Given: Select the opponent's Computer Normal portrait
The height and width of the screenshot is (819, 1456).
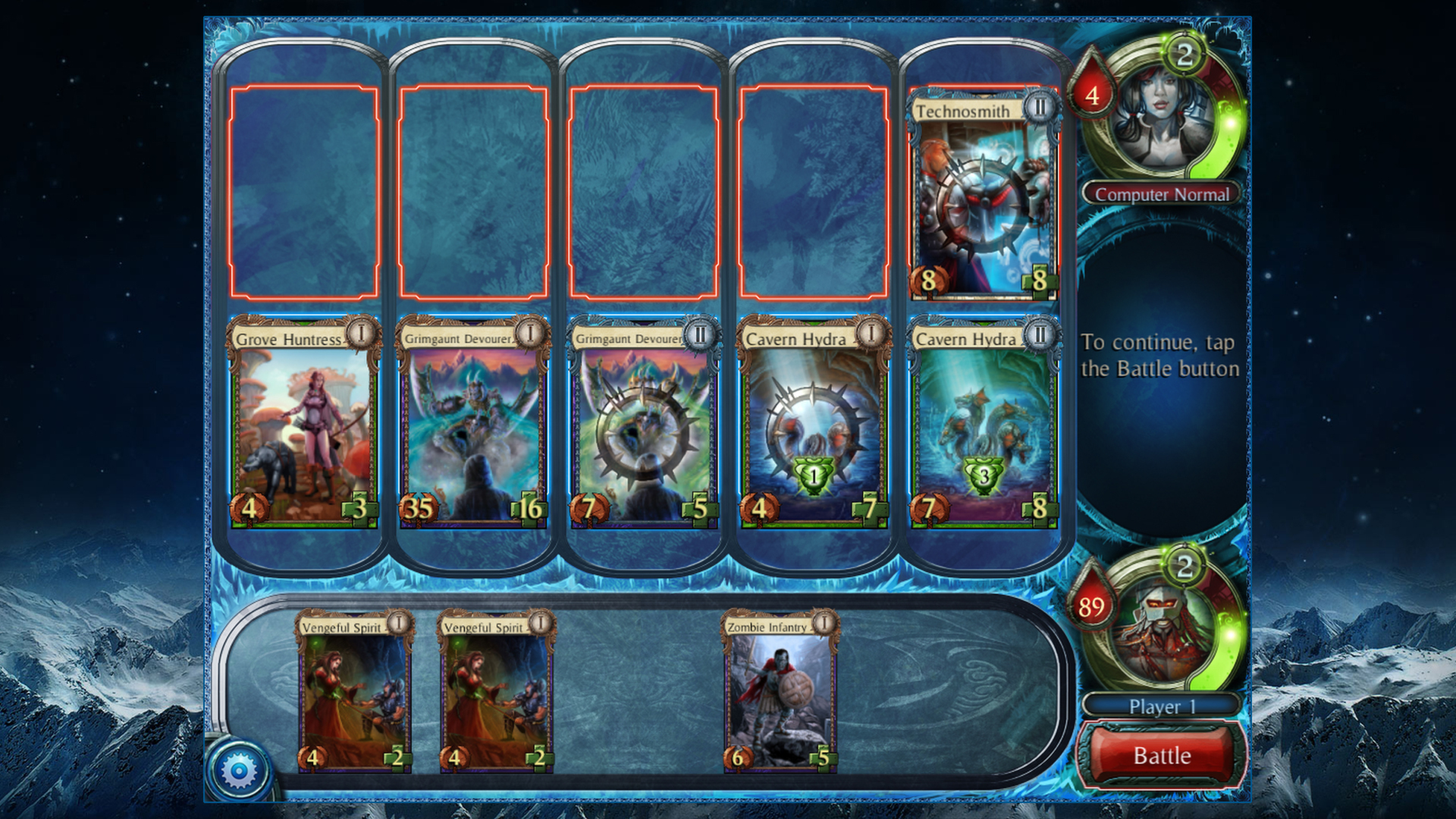Looking at the screenshot, I should pos(1160,114).
